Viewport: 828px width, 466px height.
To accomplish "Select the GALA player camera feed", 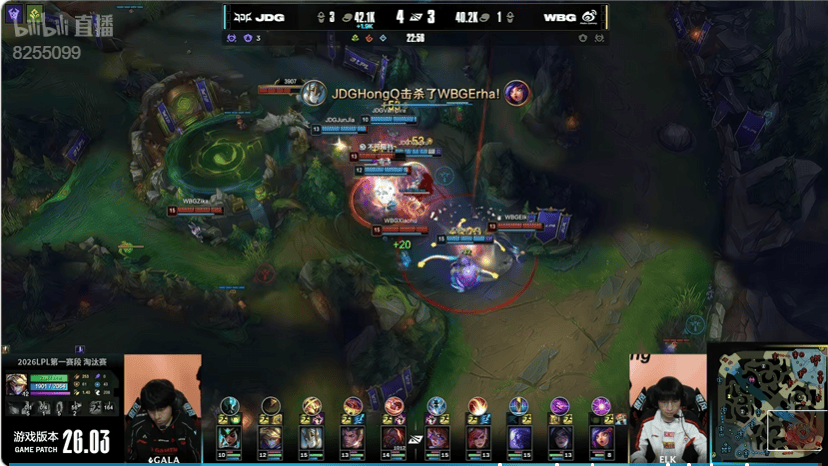I will (162, 408).
